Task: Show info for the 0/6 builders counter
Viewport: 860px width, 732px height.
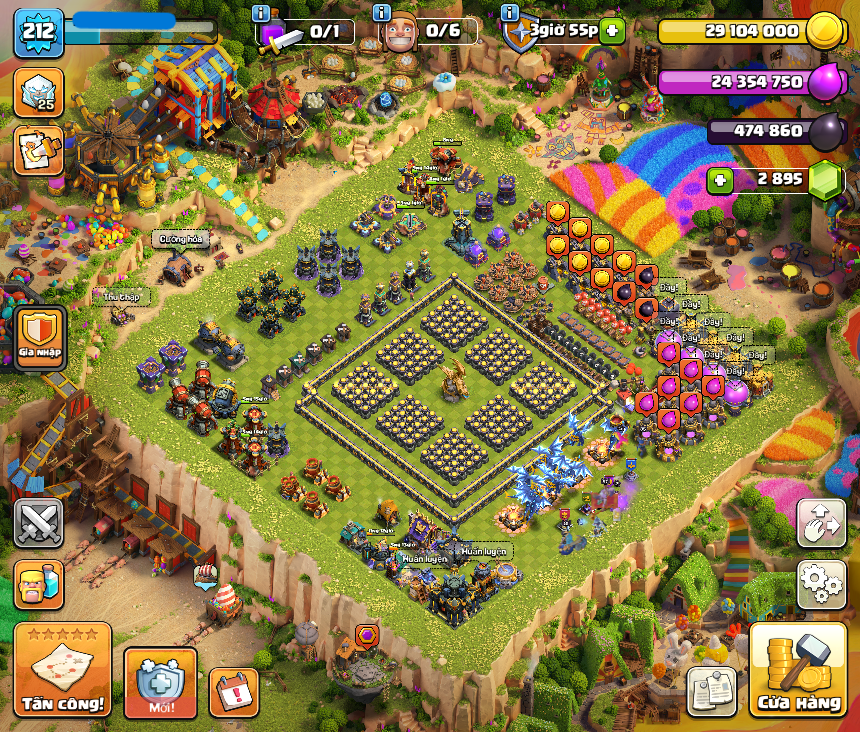Action: coord(381,13)
